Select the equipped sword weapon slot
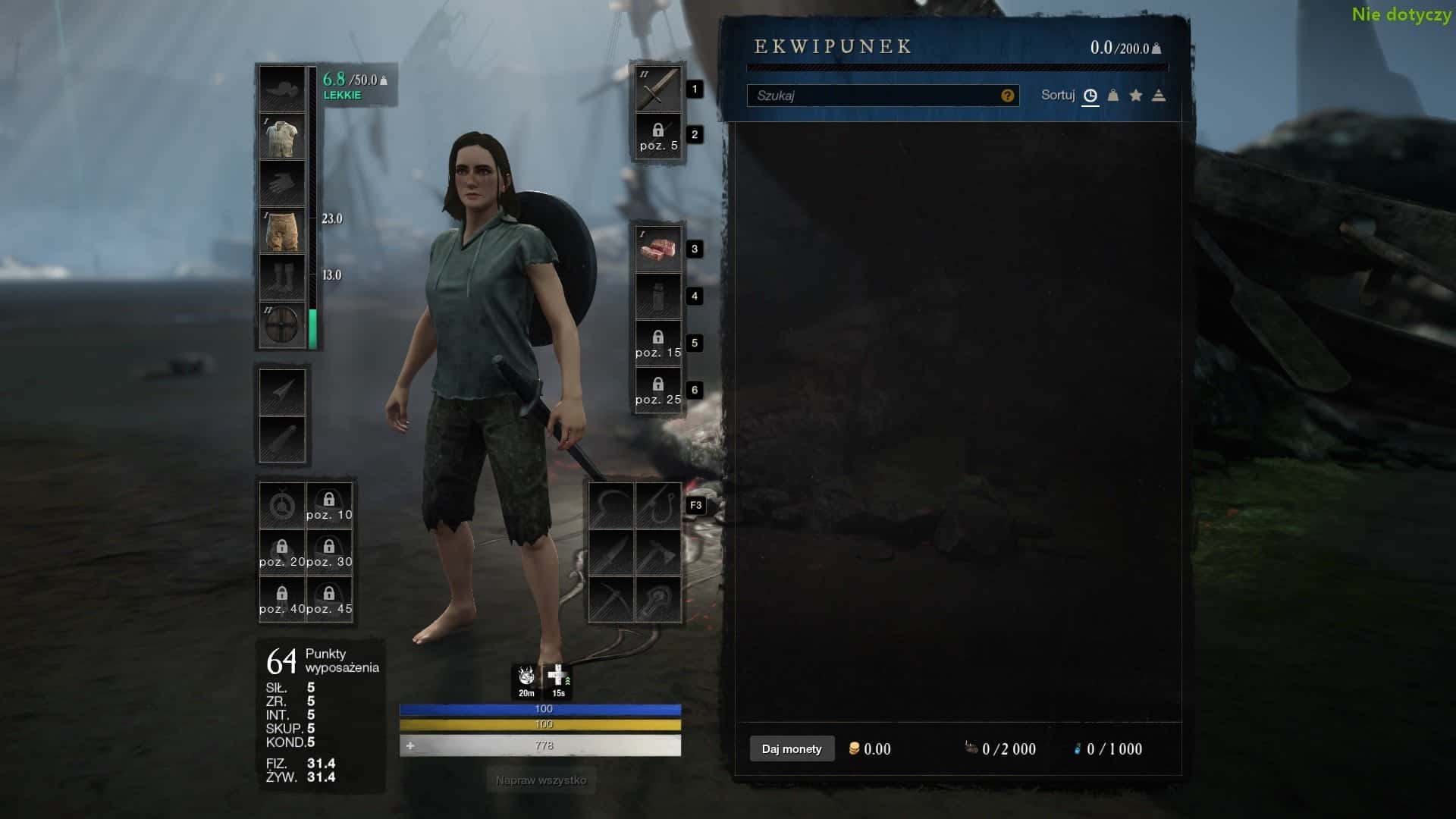Screen dimensions: 1456x819 click(x=657, y=89)
